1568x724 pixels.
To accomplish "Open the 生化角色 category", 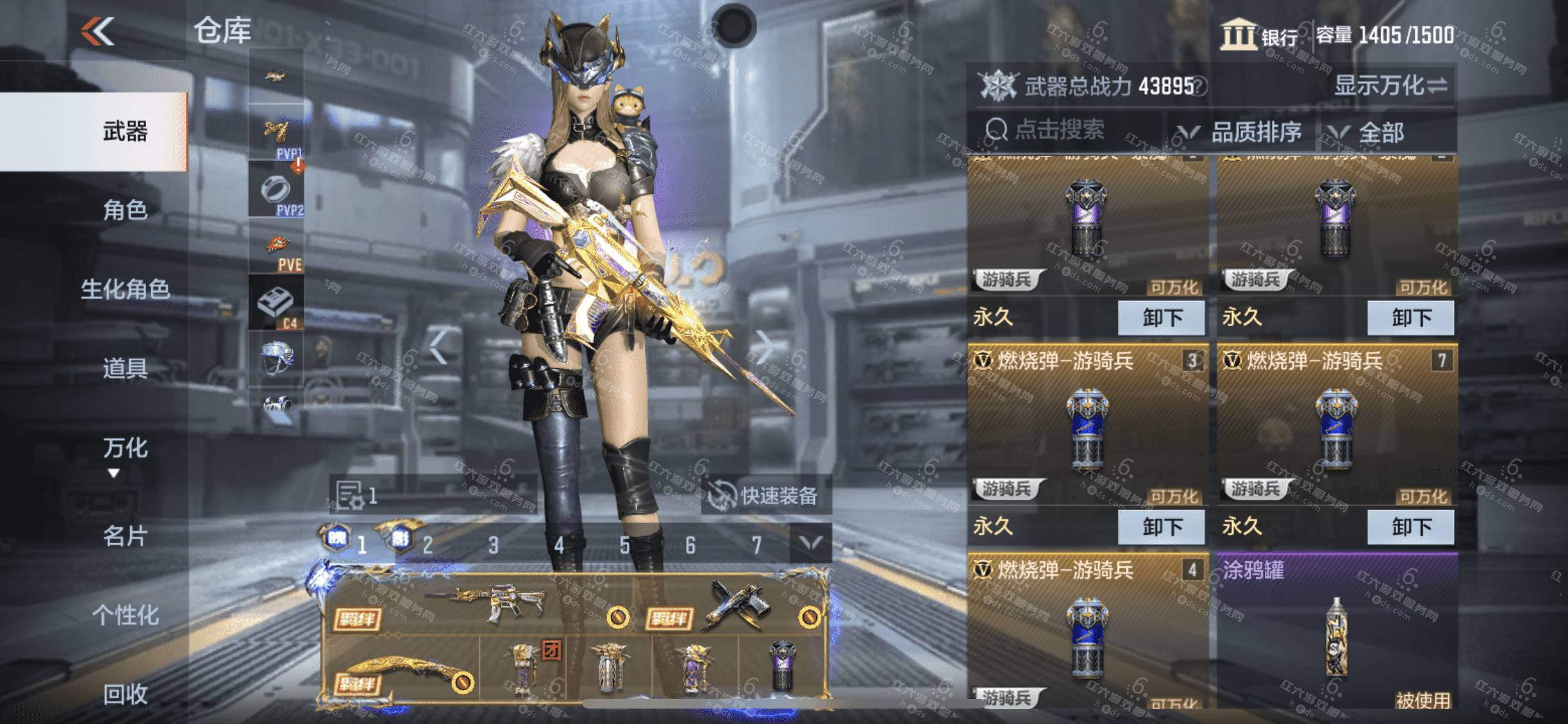I will coord(125,290).
